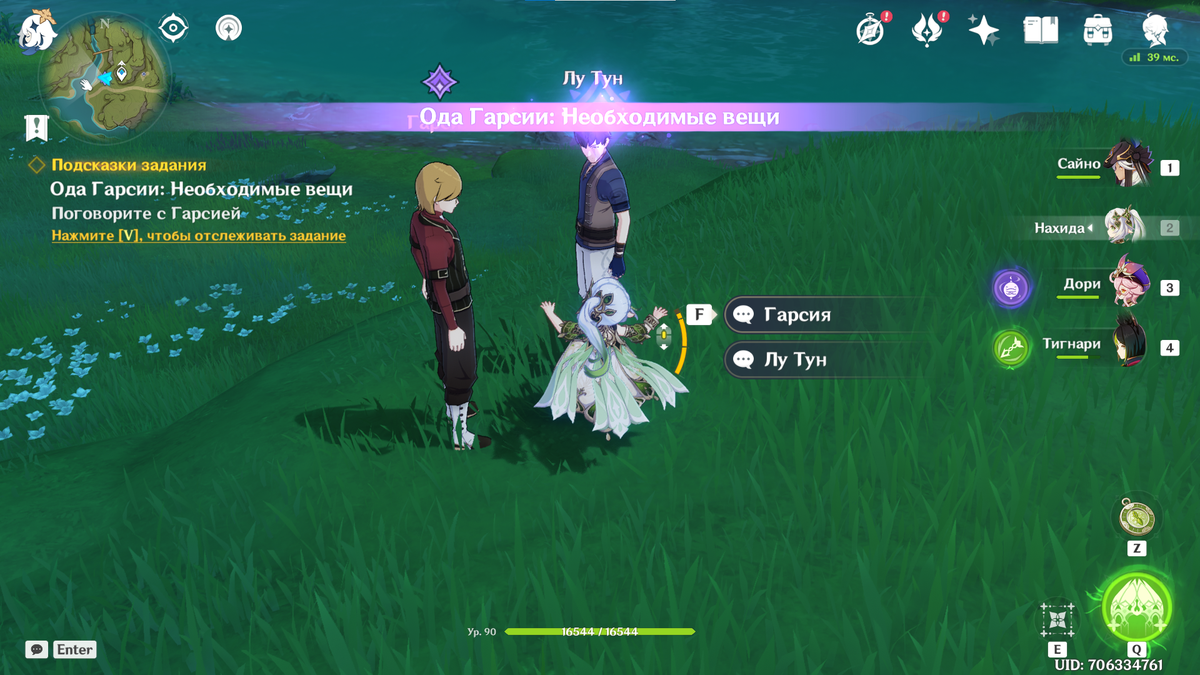Open the battle pass icon

point(927,30)
